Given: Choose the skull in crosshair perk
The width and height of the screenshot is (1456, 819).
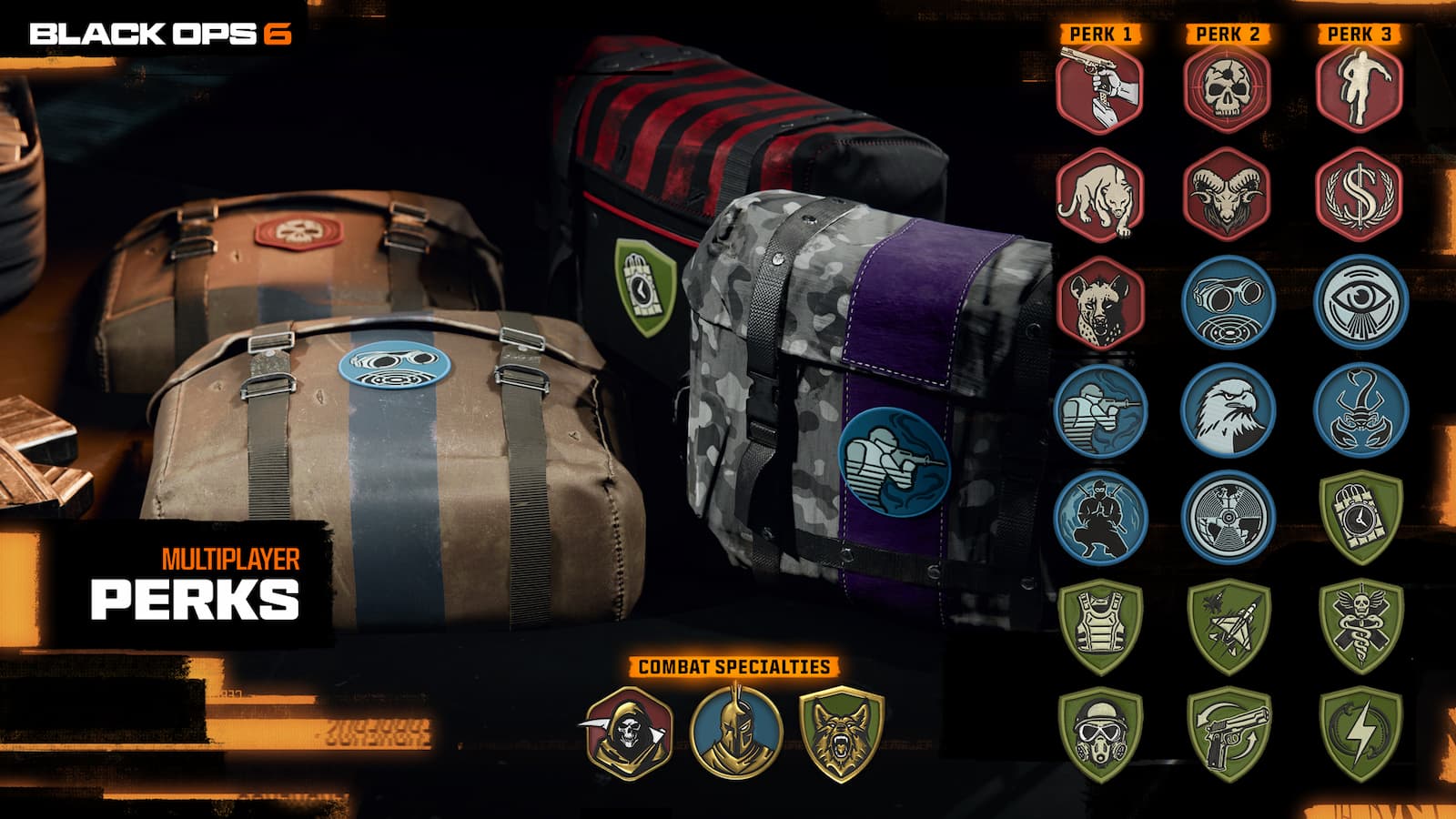Looking at the screenshot, I should 1227,88.
